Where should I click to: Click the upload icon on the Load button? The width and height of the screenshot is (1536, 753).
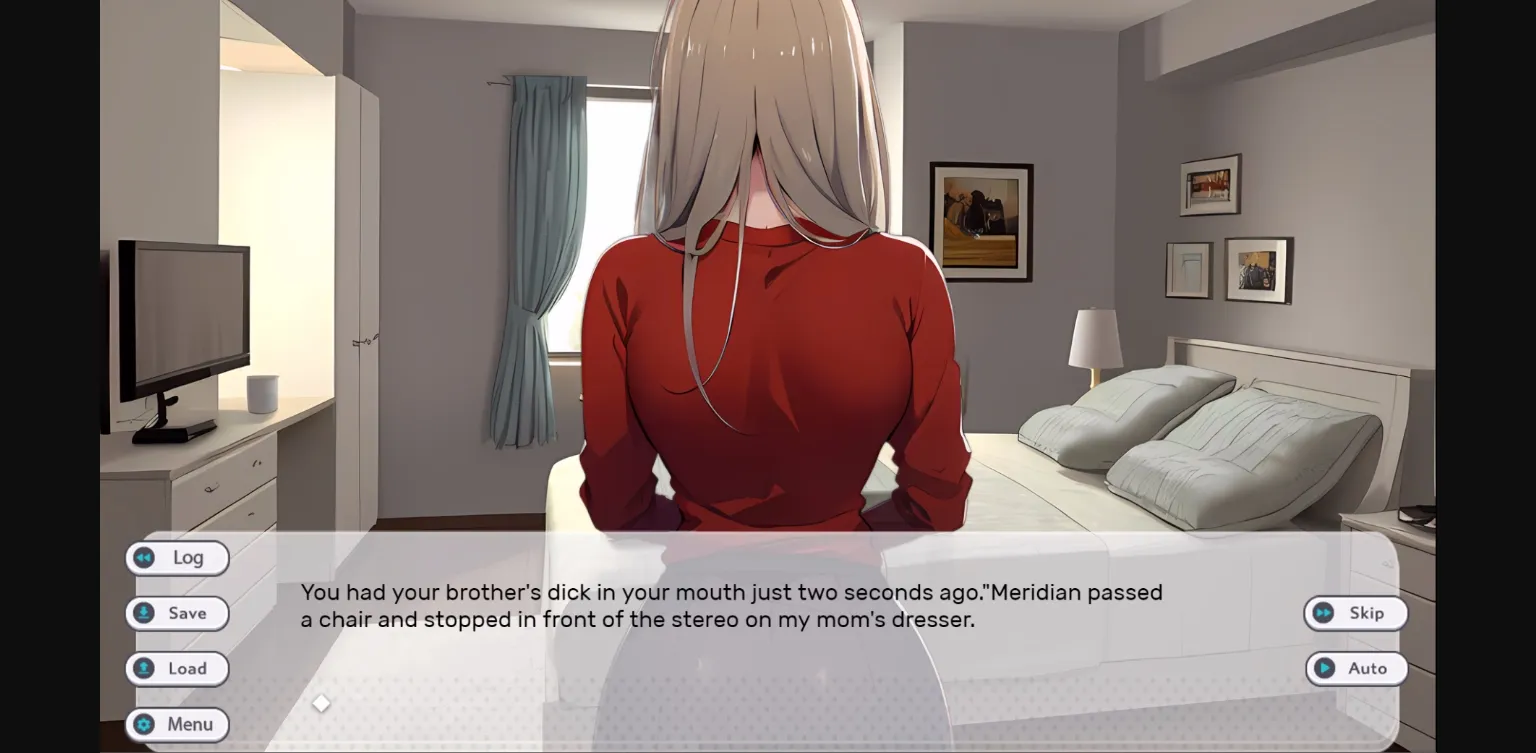pos(144,668)
